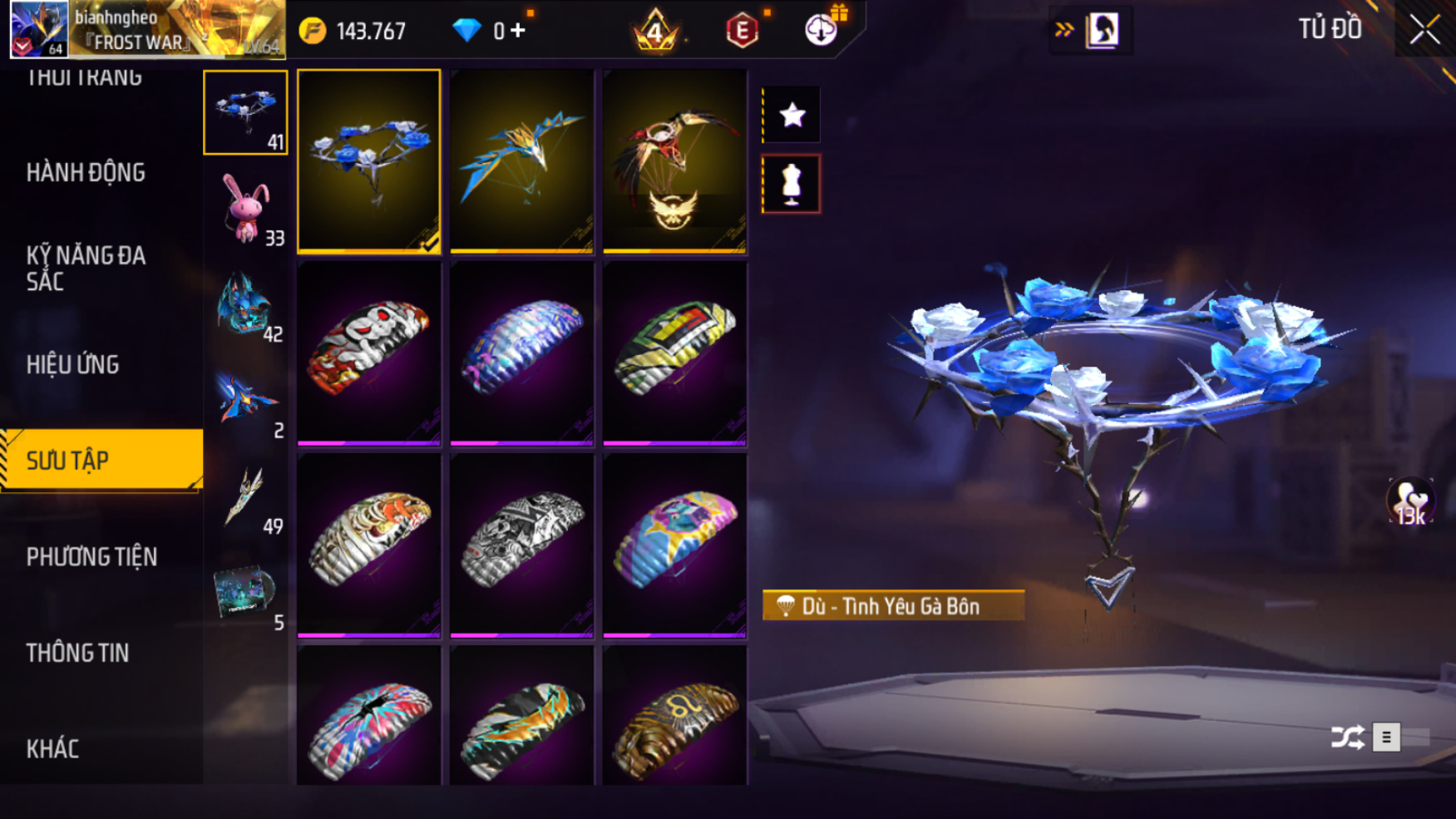Select the red skull parachute skin
Screen dimensions: 1456x819
369,353
